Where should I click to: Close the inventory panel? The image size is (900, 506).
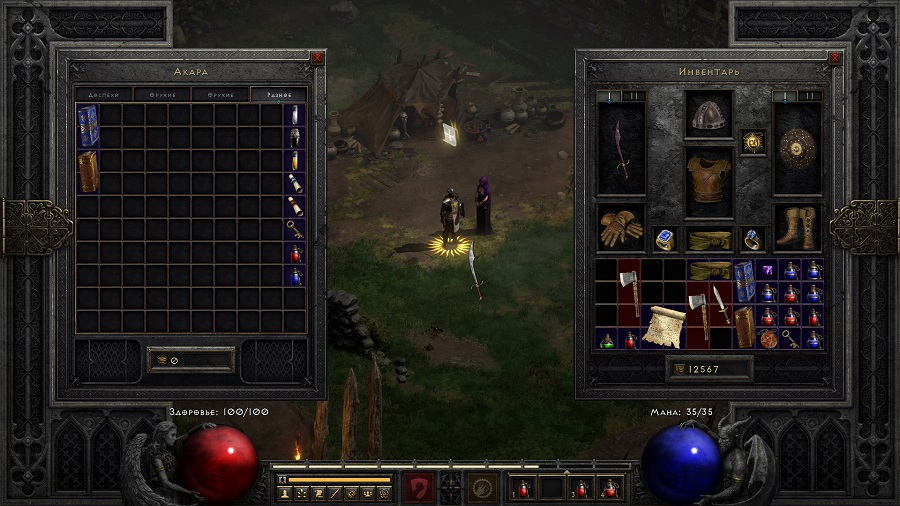click(837, 58)
